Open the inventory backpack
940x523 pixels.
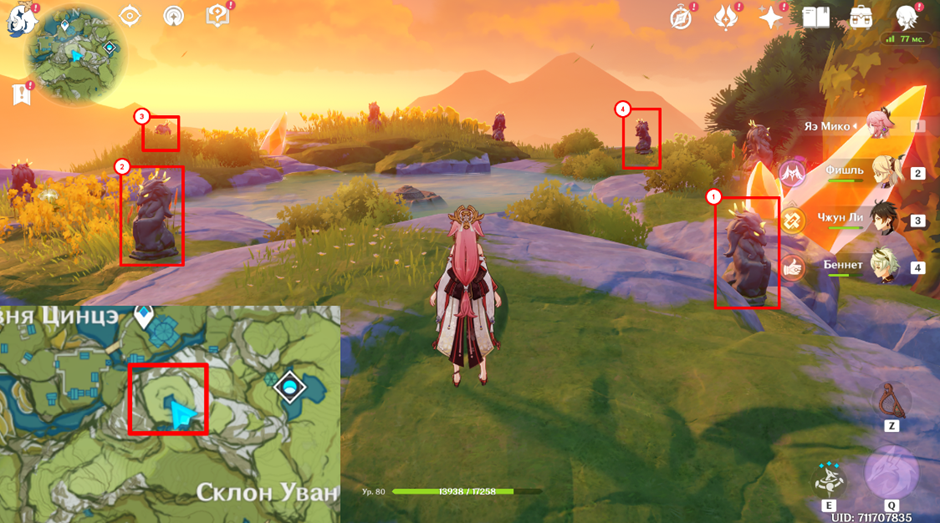[x=861, y=17]
